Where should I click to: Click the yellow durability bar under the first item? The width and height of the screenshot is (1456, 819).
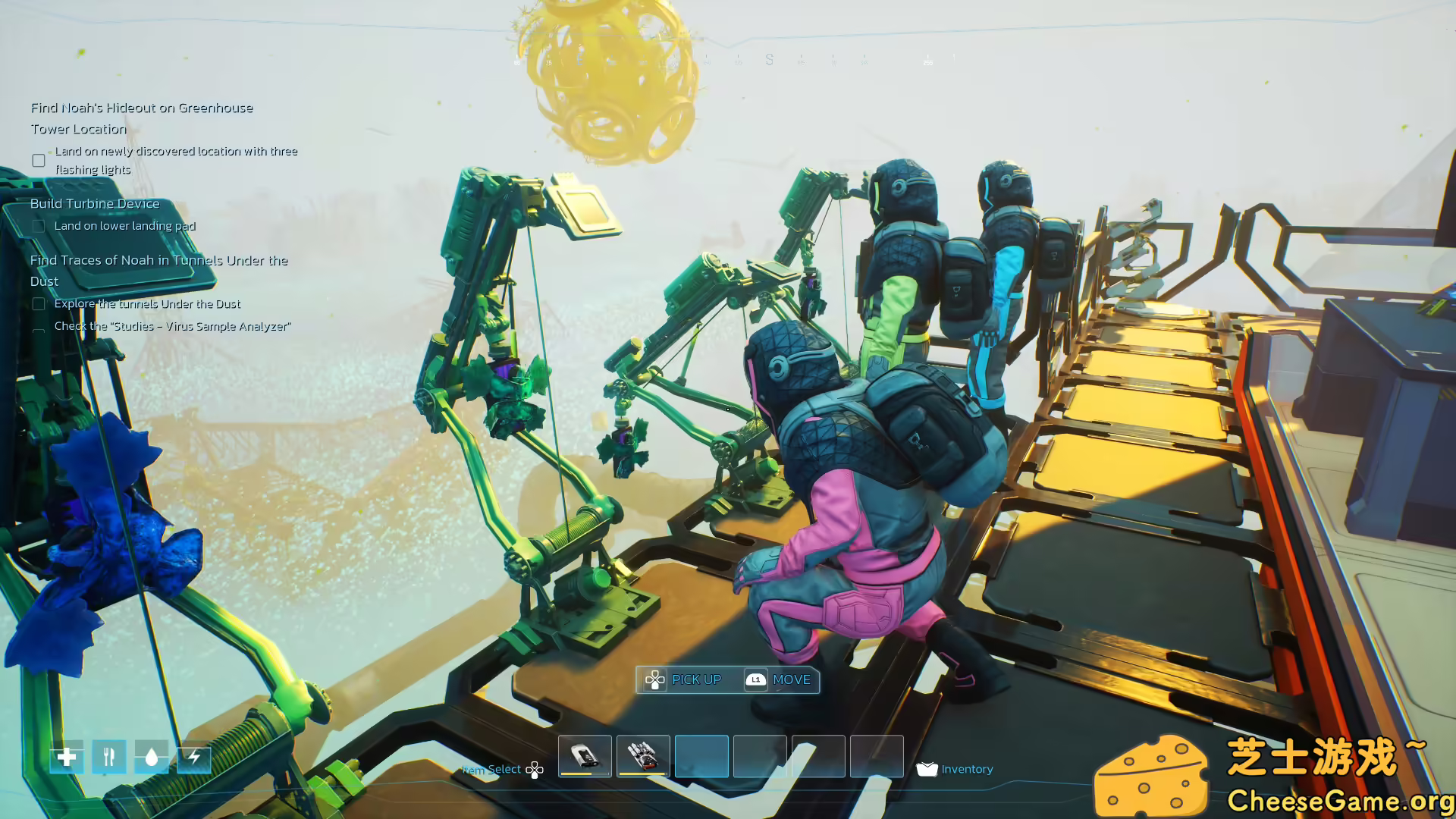[x=584, y=774]
